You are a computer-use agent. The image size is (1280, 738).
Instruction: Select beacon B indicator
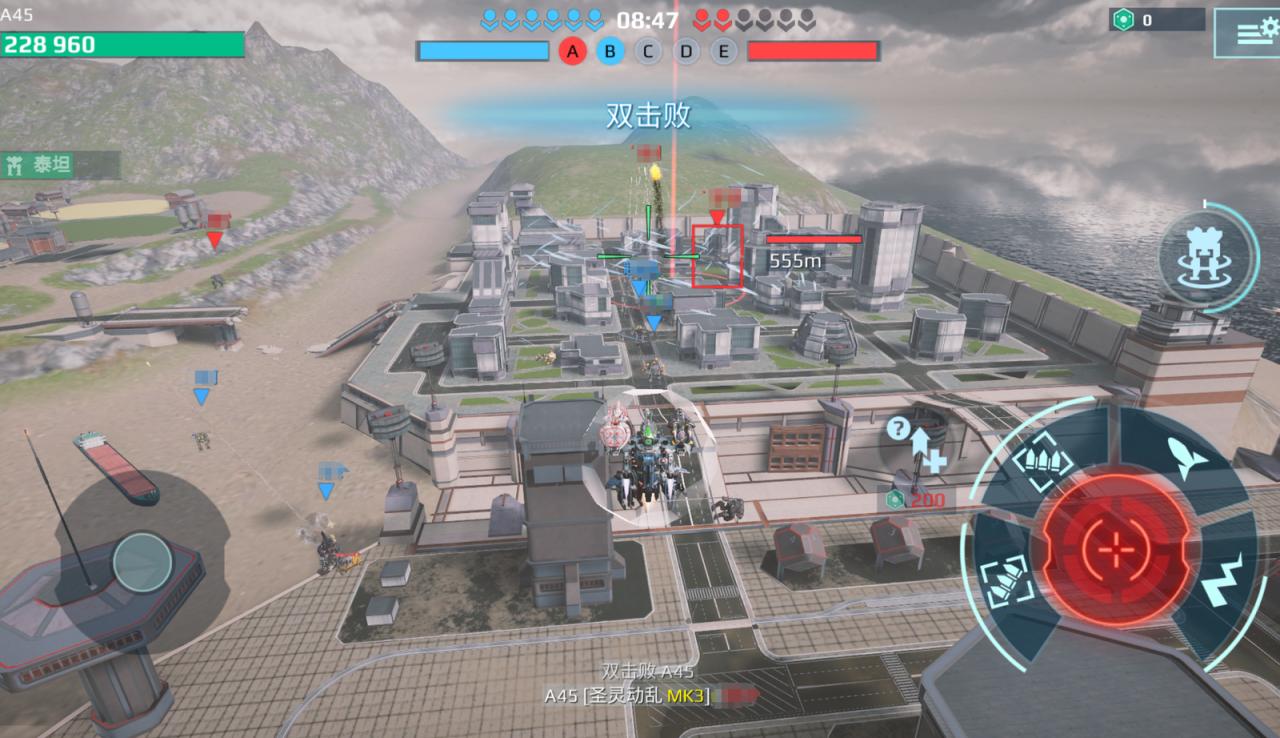click(x=610, y=51)
